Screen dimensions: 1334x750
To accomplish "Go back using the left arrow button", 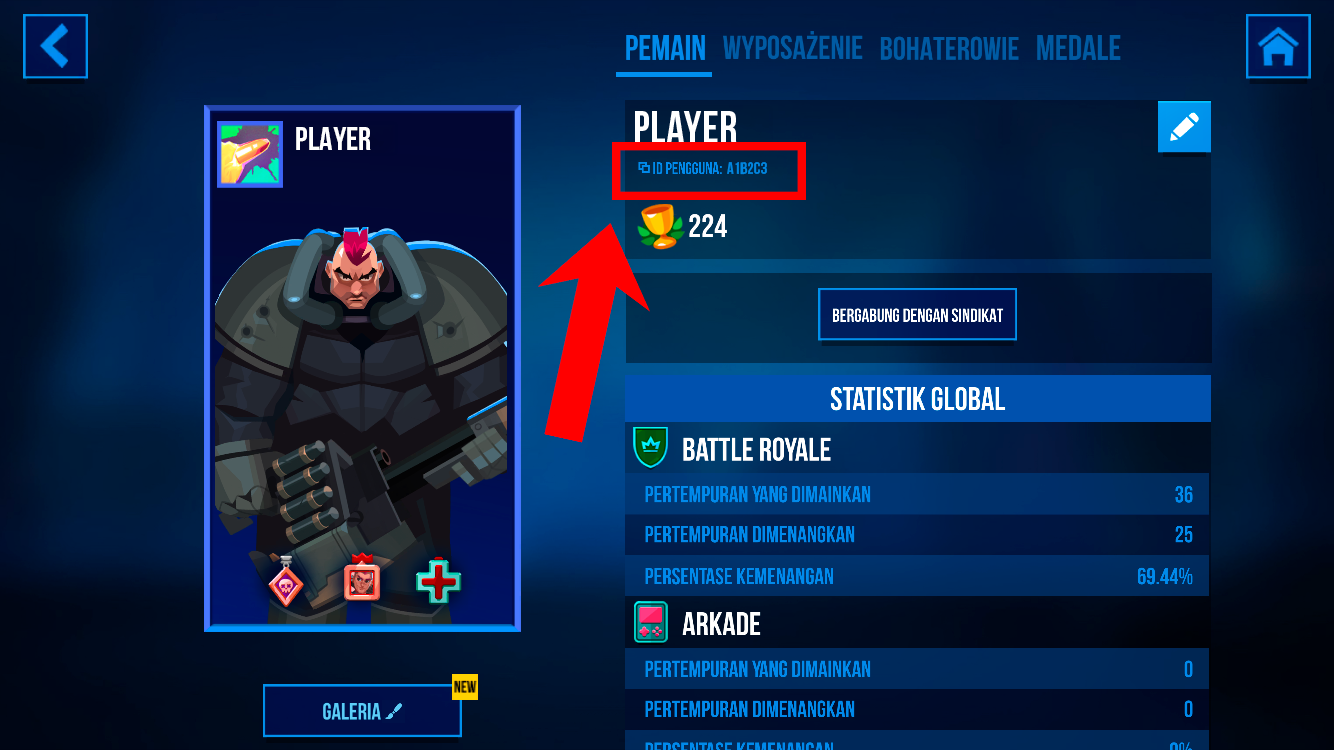I will pyautogui.click(x=56, y=46).
